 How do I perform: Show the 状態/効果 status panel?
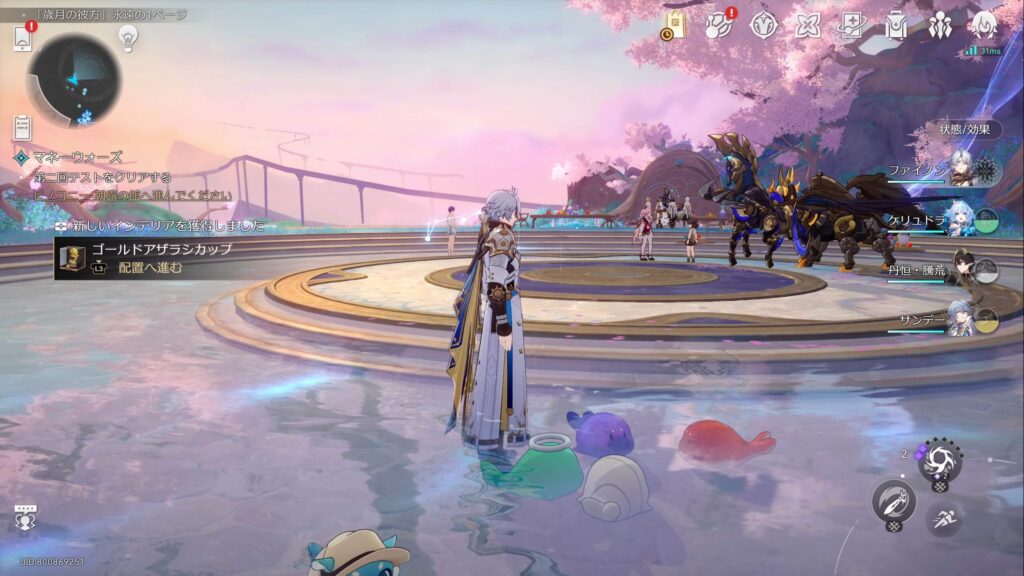click(x=964, y=129)
